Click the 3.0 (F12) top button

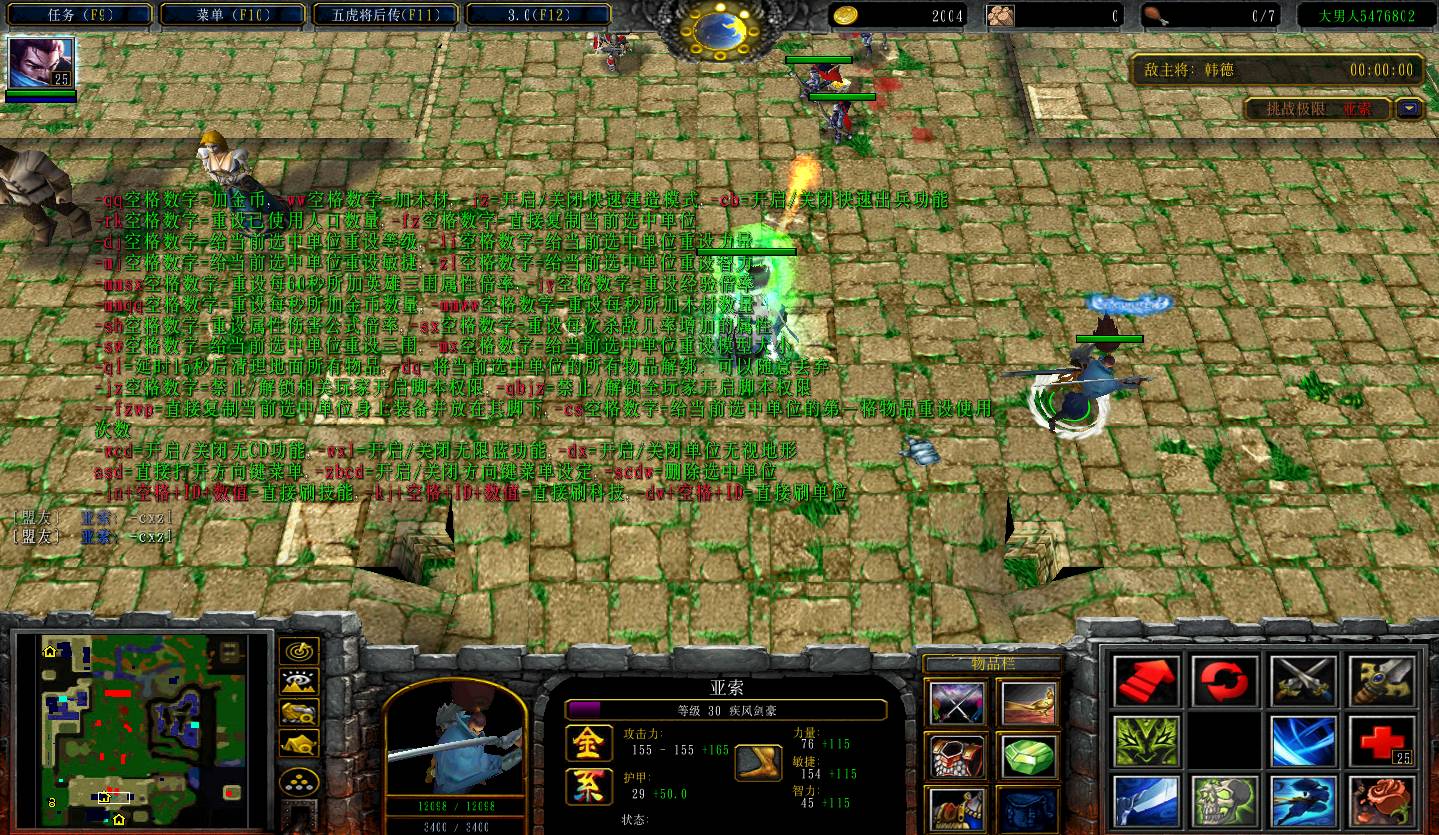coord(538,15)
